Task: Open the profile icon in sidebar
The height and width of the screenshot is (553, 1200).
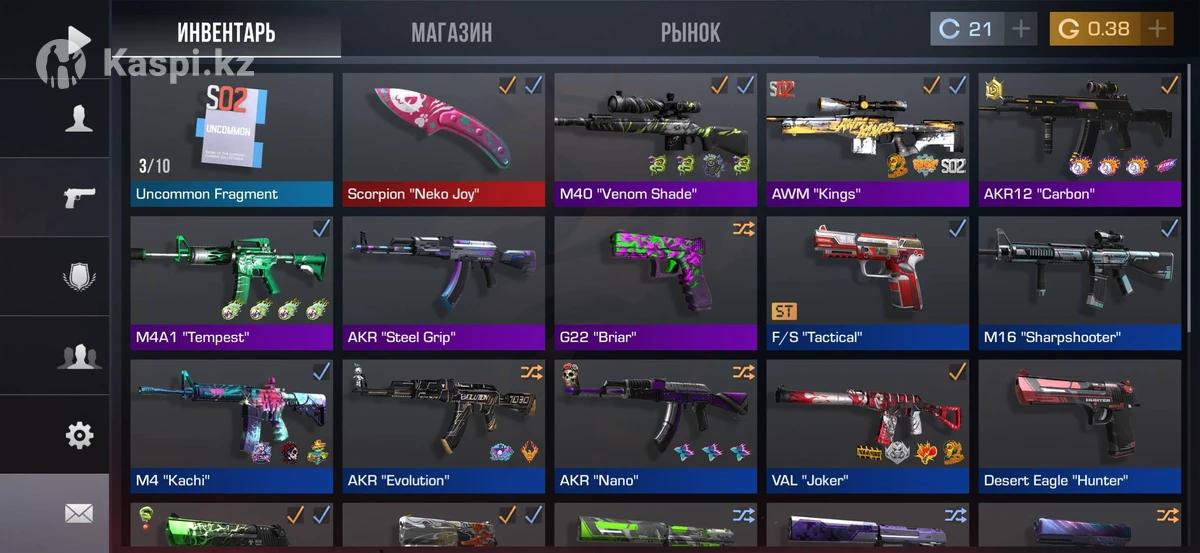Action: click(x=78, y=119)
